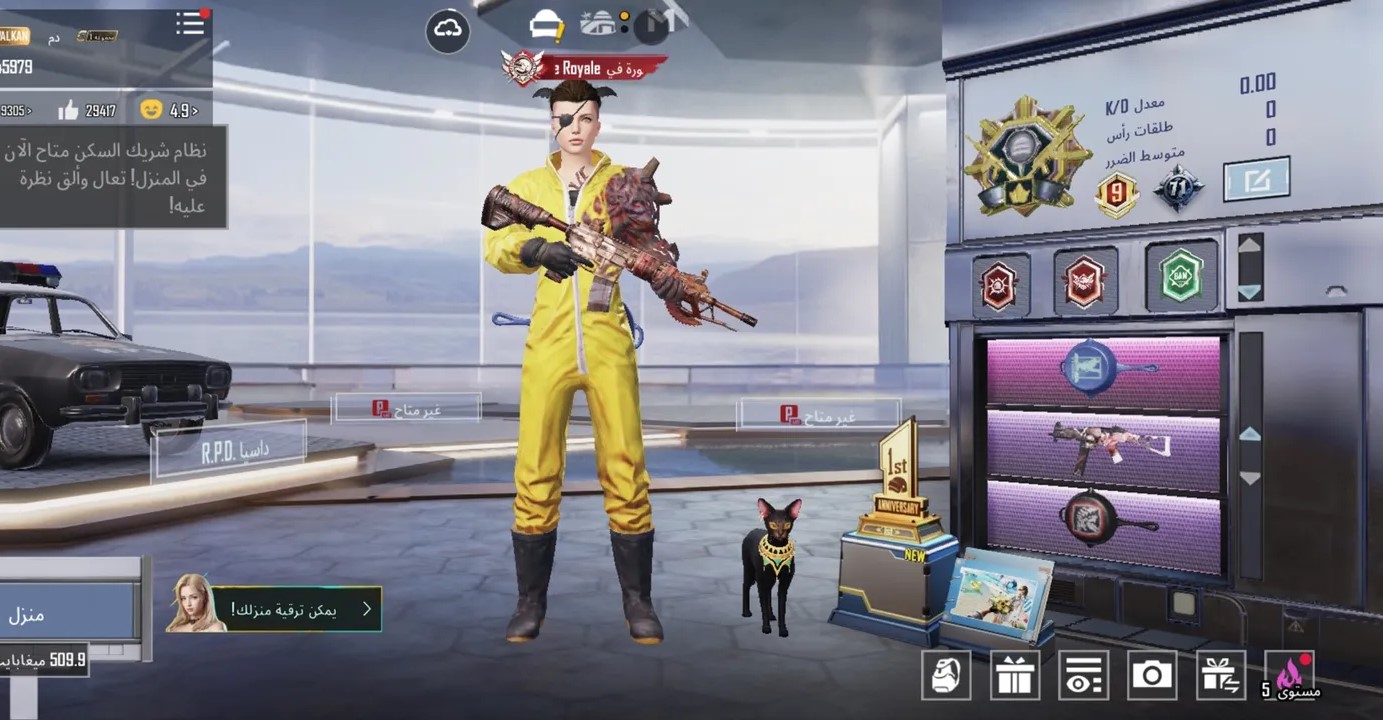
Task: Tap the cloud icon button
Action: (x=447, y=31)
